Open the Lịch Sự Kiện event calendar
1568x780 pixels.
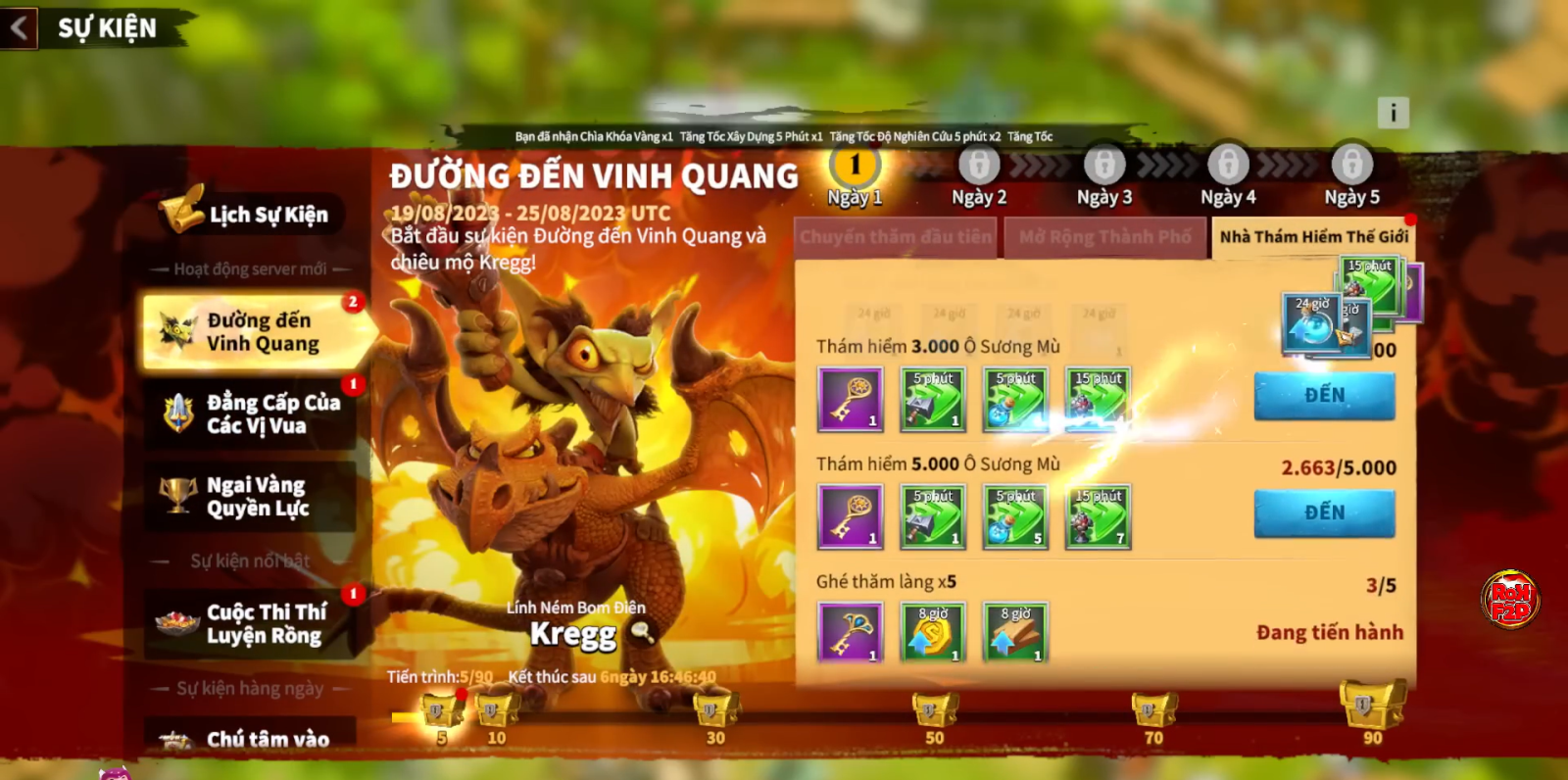(250, 213)
